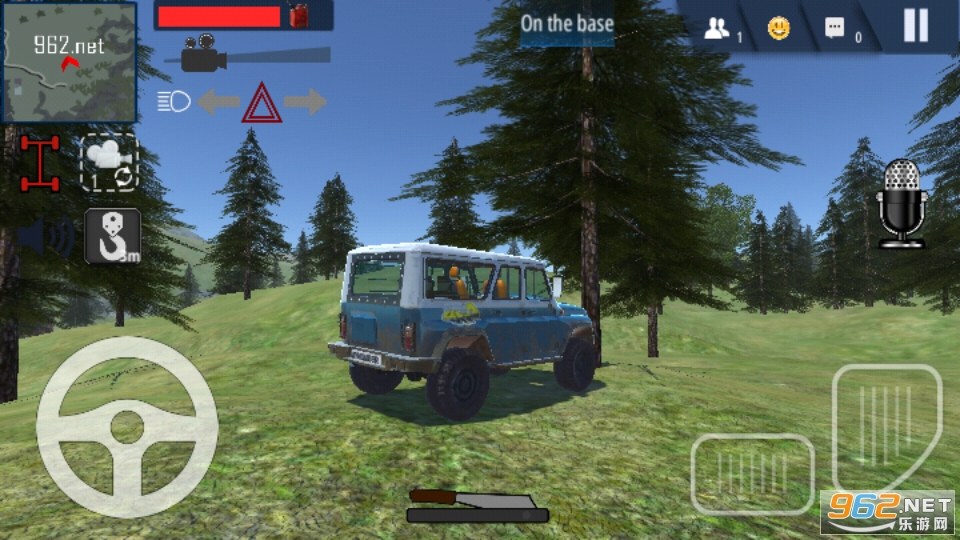Toggle the red drivetrain axle icon
This screenshot has height=540, width=960.
tap(40, 163)
